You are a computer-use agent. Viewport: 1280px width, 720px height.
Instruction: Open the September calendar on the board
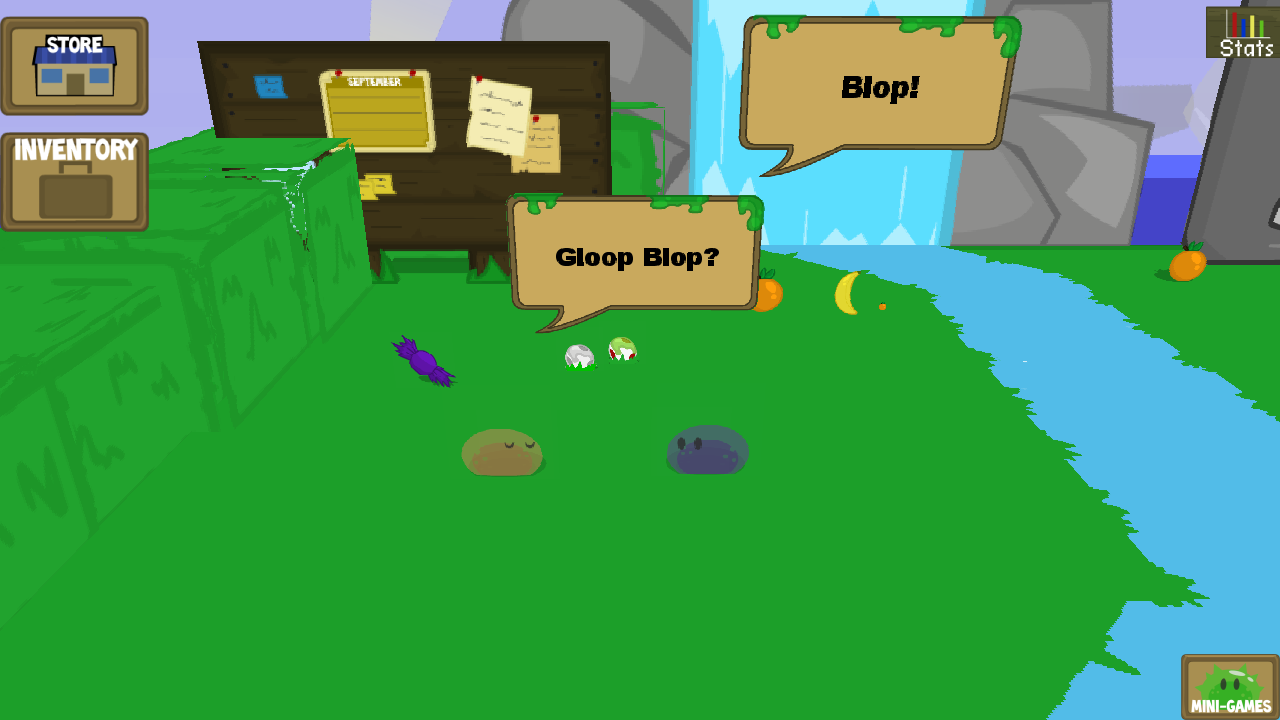(377, 110)
